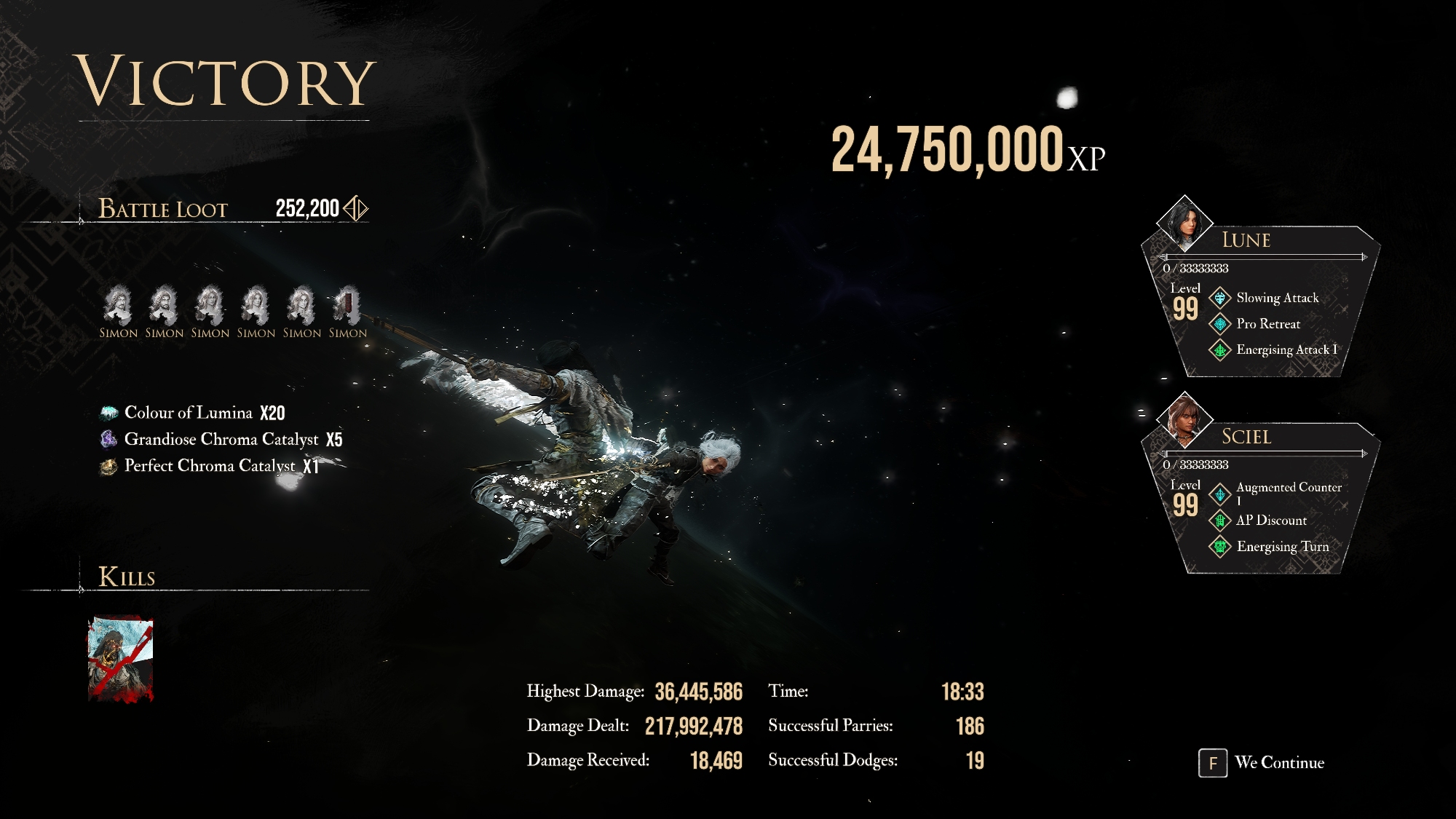
Task: Inspect Lune's Energising Attack I skill
Action: [x=1286, y=350]
